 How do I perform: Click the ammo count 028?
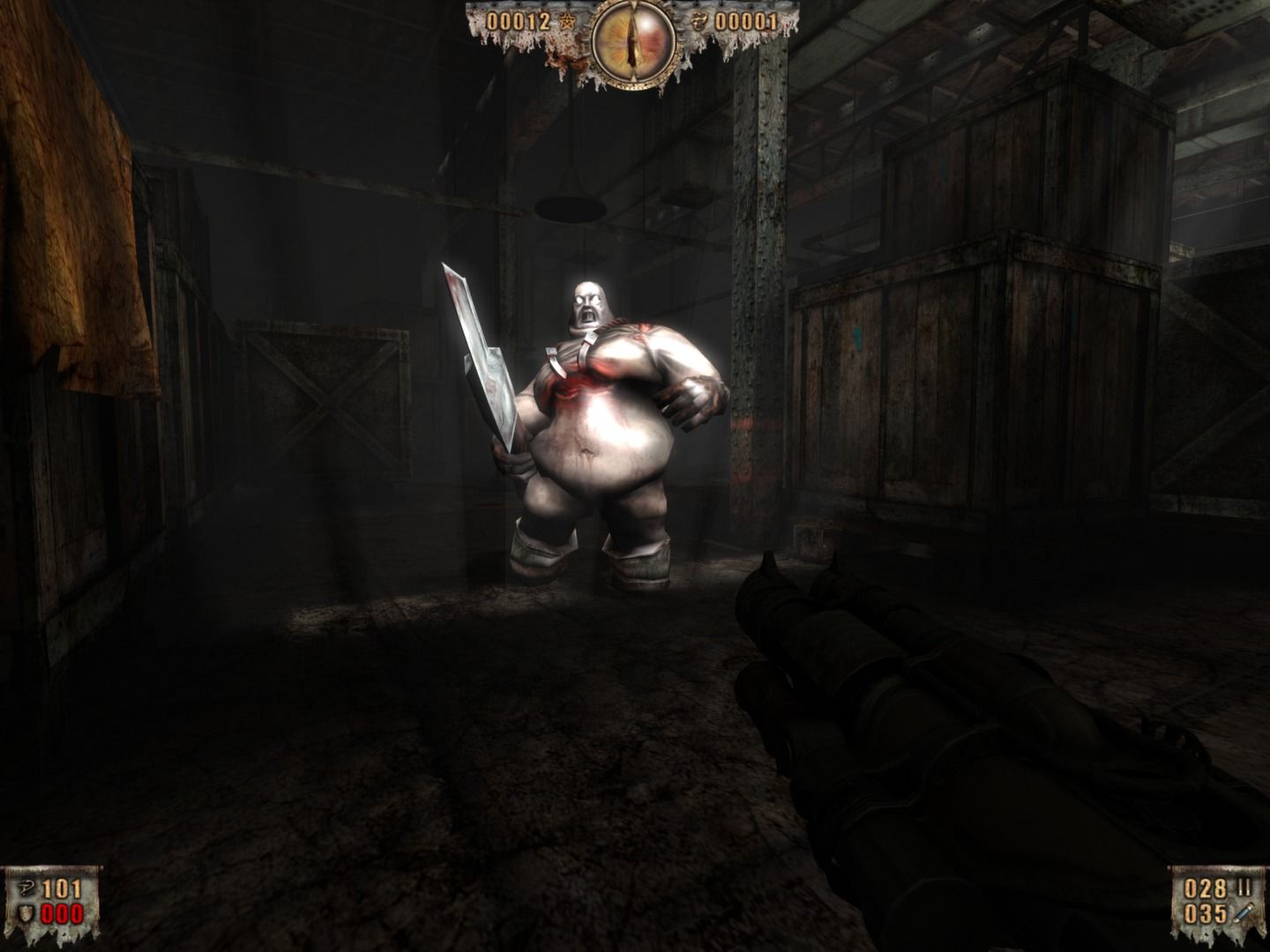pyautogui.click(x=1206, y=887)
